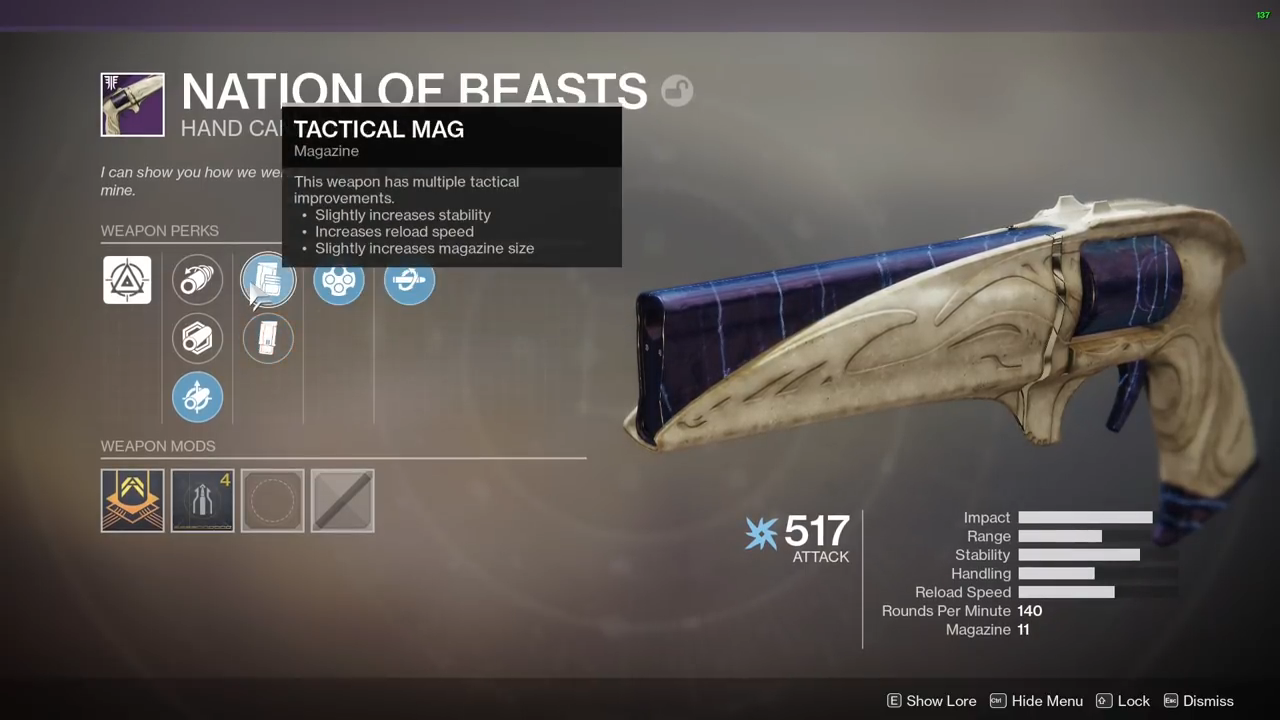Open the gold chevron masterwork mod slot
The image size is (1280, 720).
click(x=133, y=501)
